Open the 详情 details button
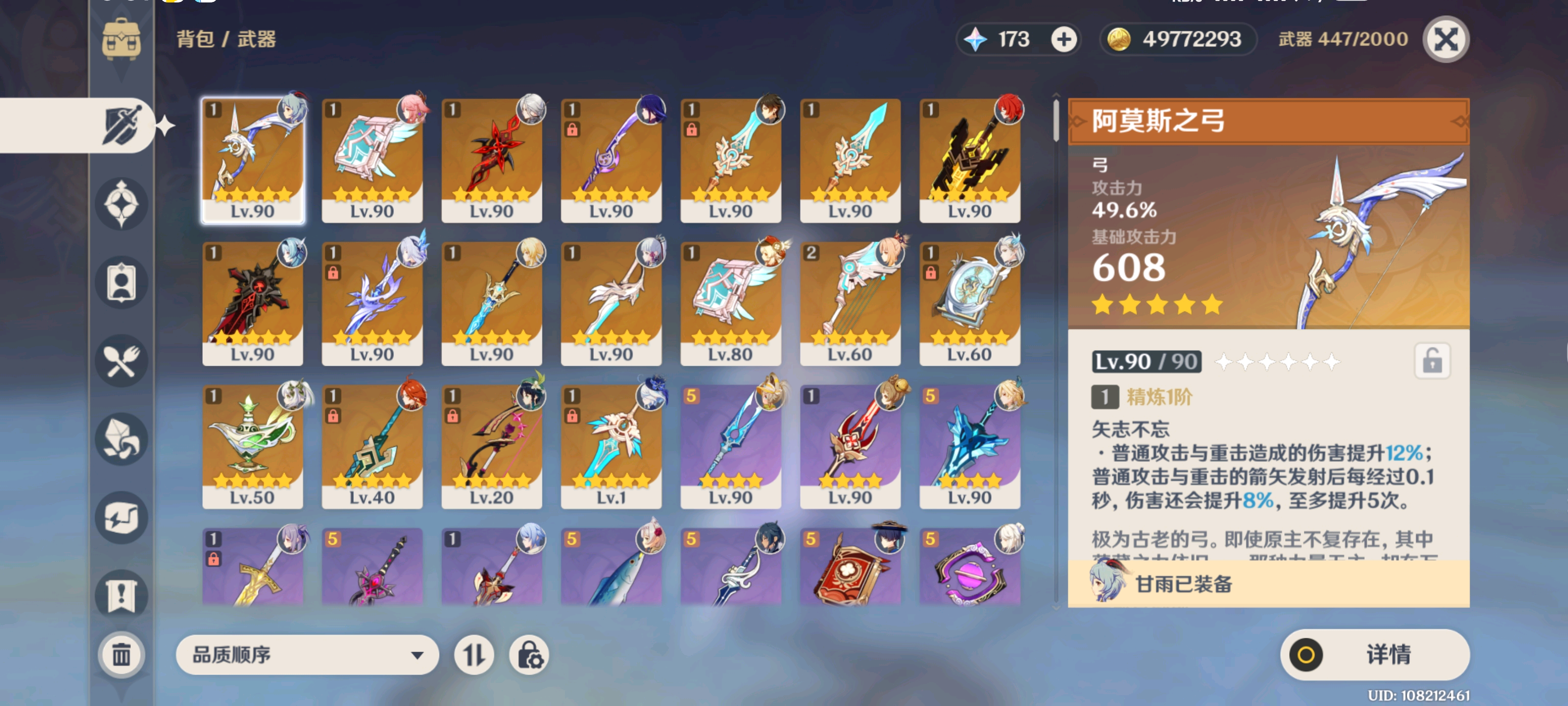 [x=1374, y=655]
